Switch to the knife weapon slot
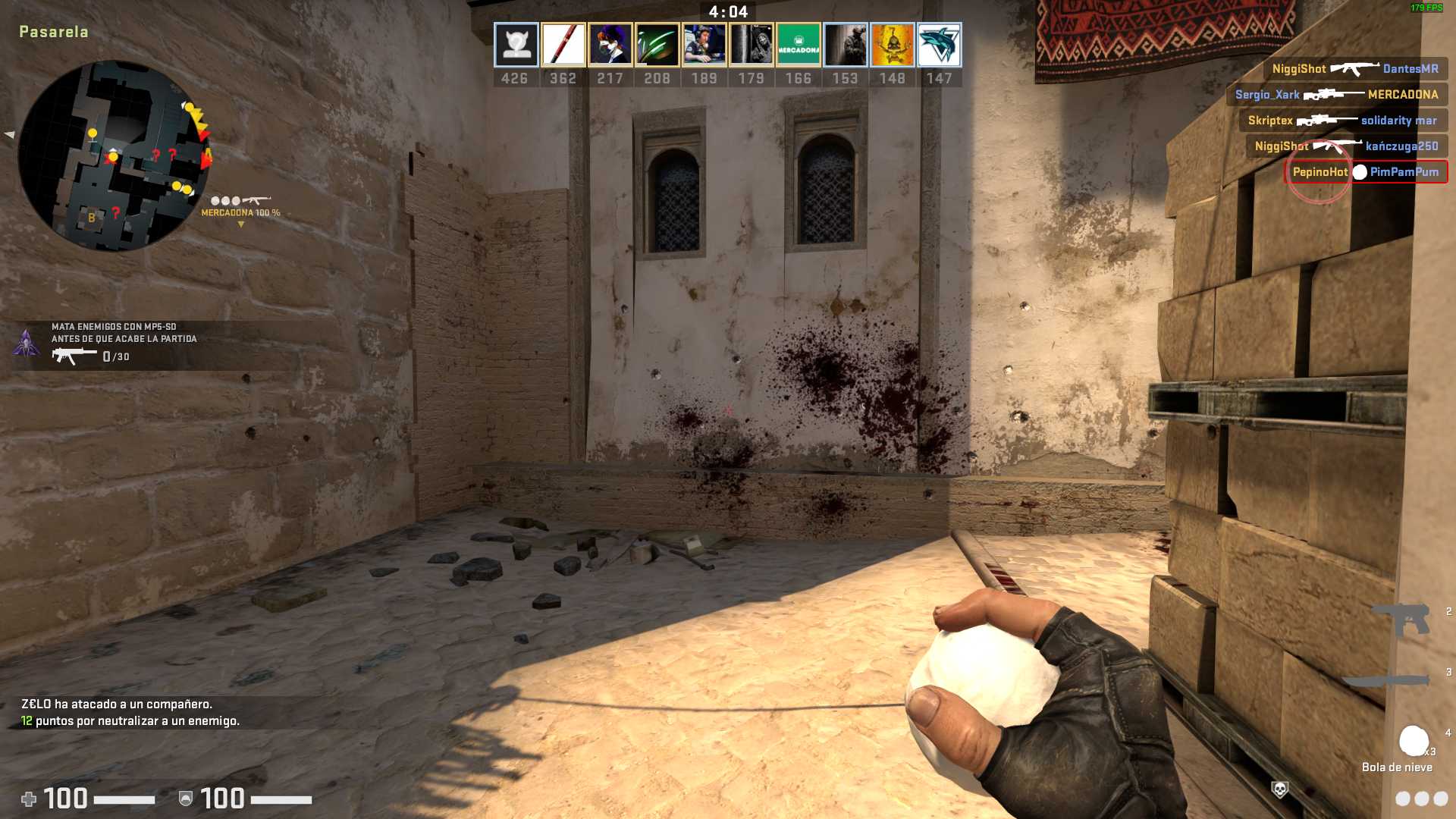Screen dimensions: 1456x819 pyautogui.click(x=1386, y=679)
